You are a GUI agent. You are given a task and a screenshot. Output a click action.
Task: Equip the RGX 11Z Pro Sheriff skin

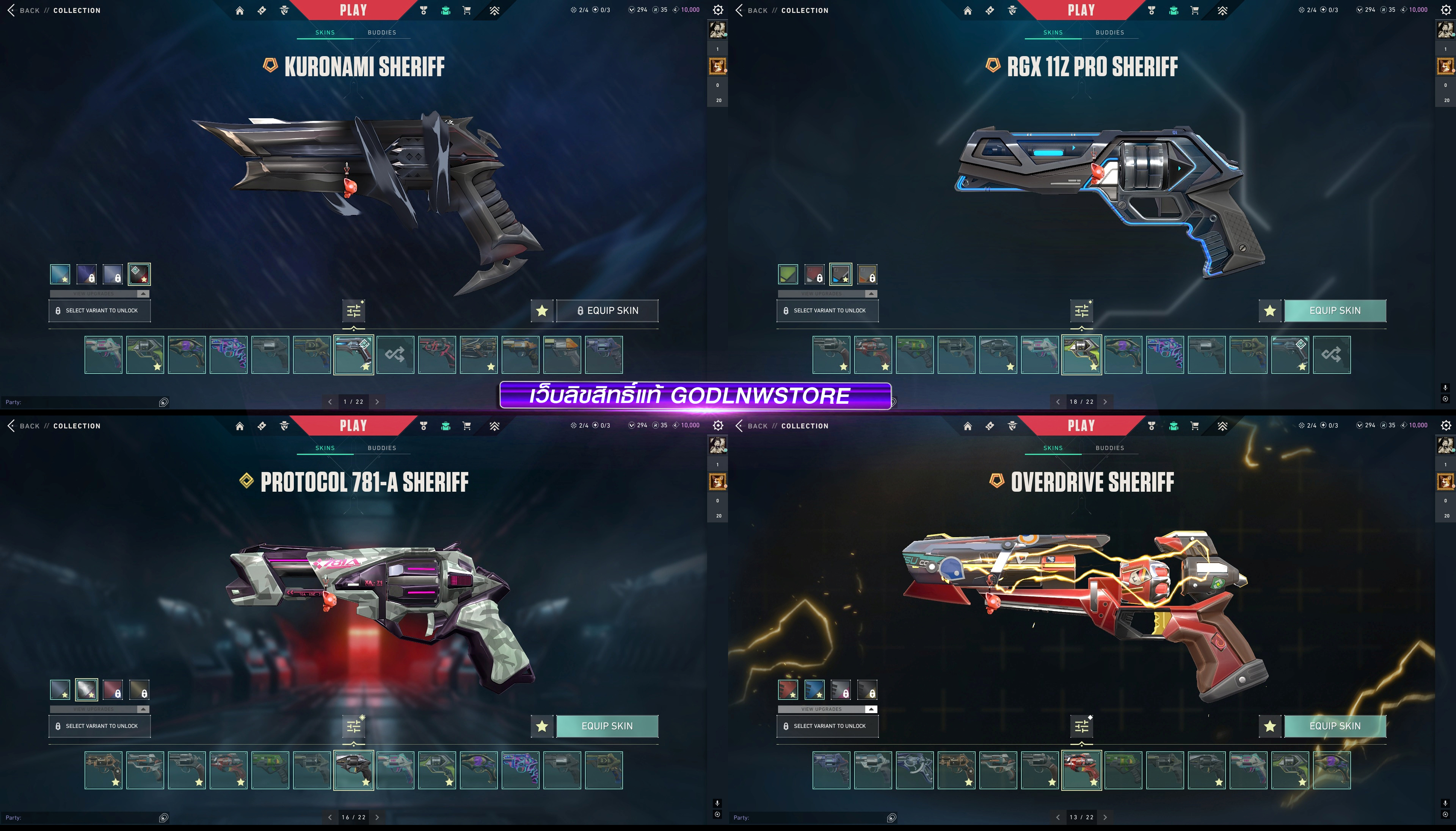(x=1334, y=310)
